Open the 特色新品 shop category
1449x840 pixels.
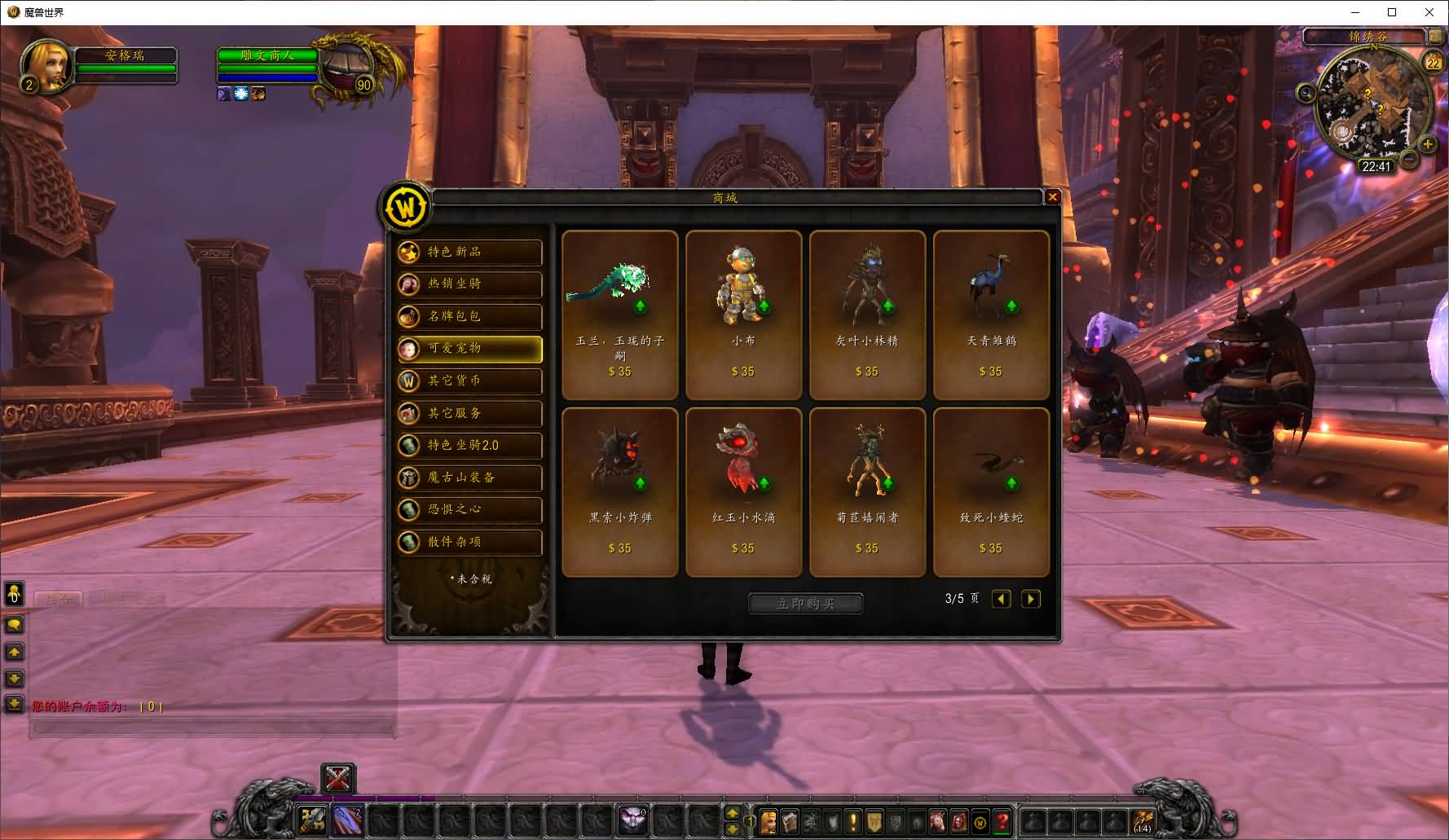pyautogui.click(x=470, y=252)
